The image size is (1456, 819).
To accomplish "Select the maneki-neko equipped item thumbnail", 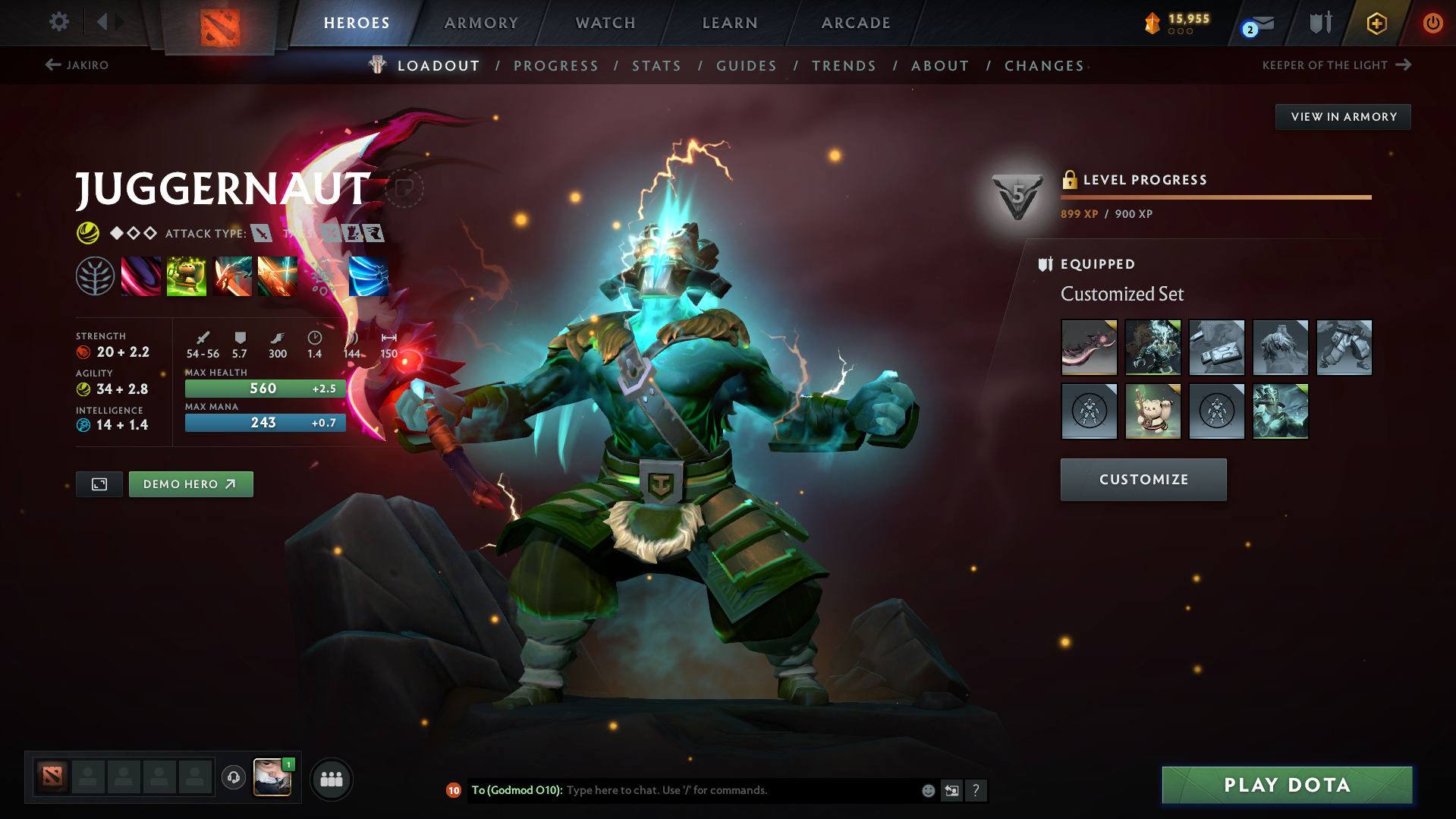I will pyautogui.click(x=1153, y=411).
